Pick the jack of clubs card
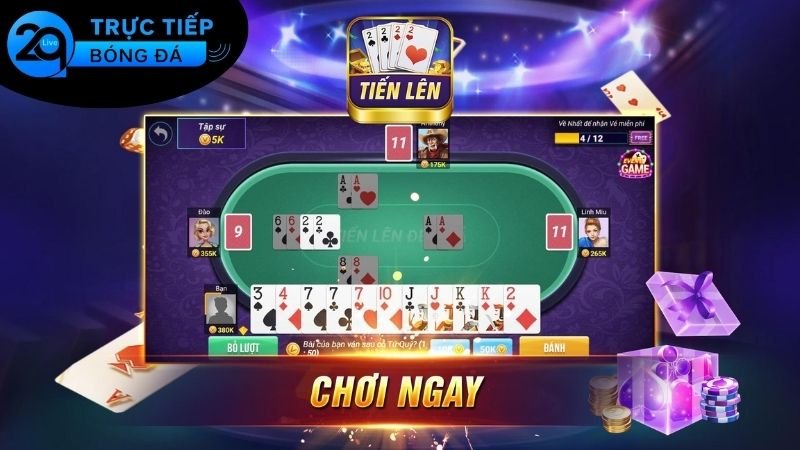Screen dimensions: 800x450 412,308
